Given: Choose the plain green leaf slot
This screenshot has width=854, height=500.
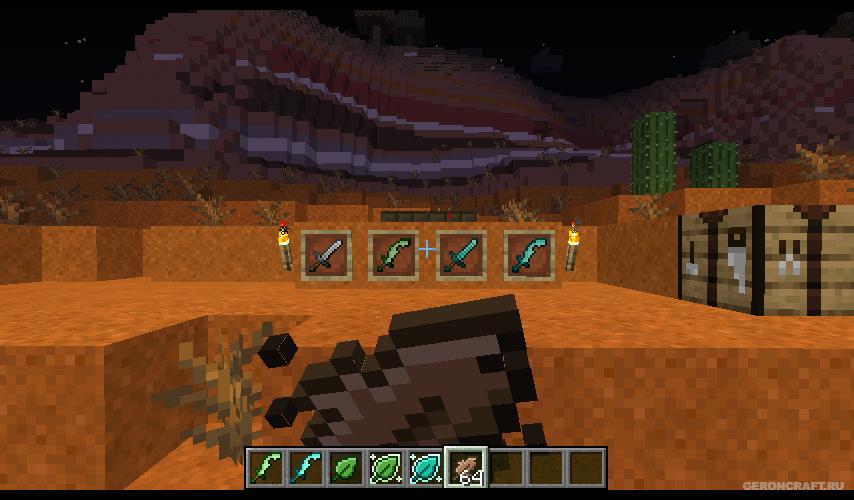Looking at the screenshot, I should click(346, 467).
